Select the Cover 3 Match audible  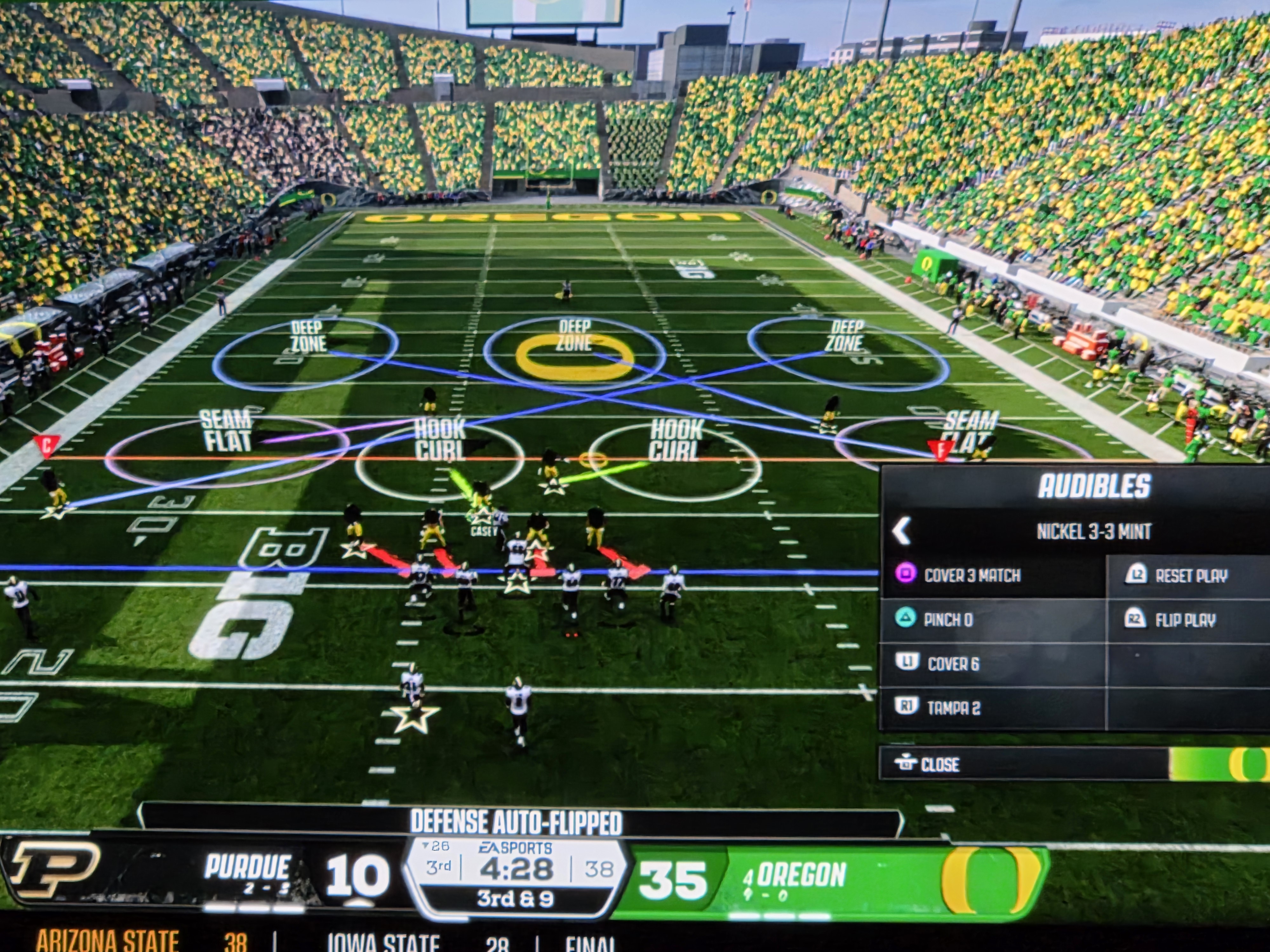[972, 575]
